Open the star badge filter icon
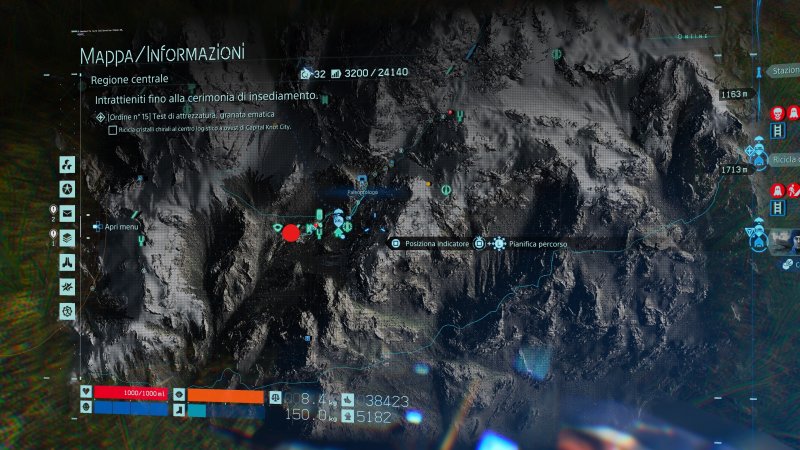 point(67,189)
